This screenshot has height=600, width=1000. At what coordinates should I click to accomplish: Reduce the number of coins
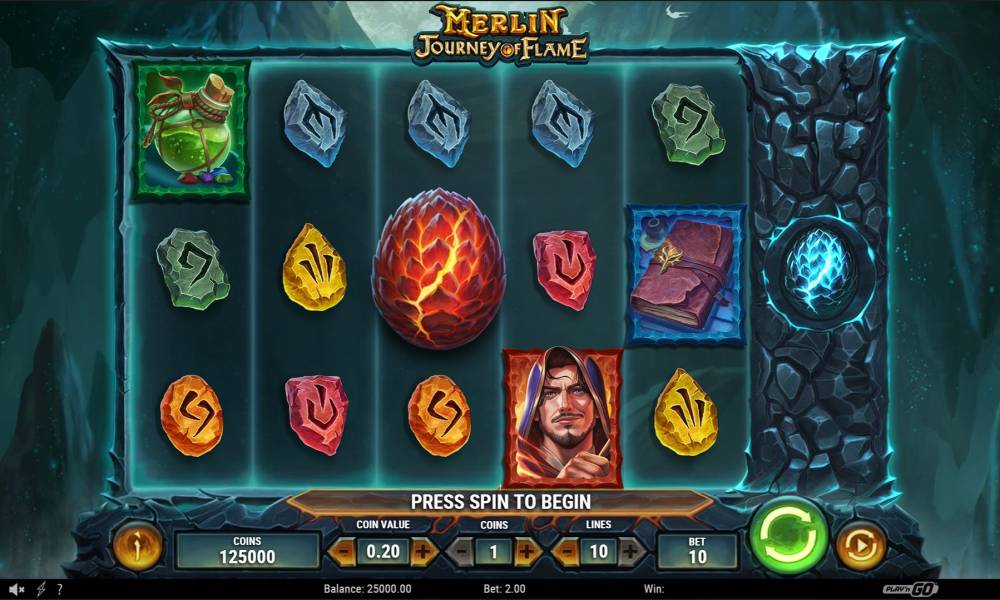coord(462,550)
